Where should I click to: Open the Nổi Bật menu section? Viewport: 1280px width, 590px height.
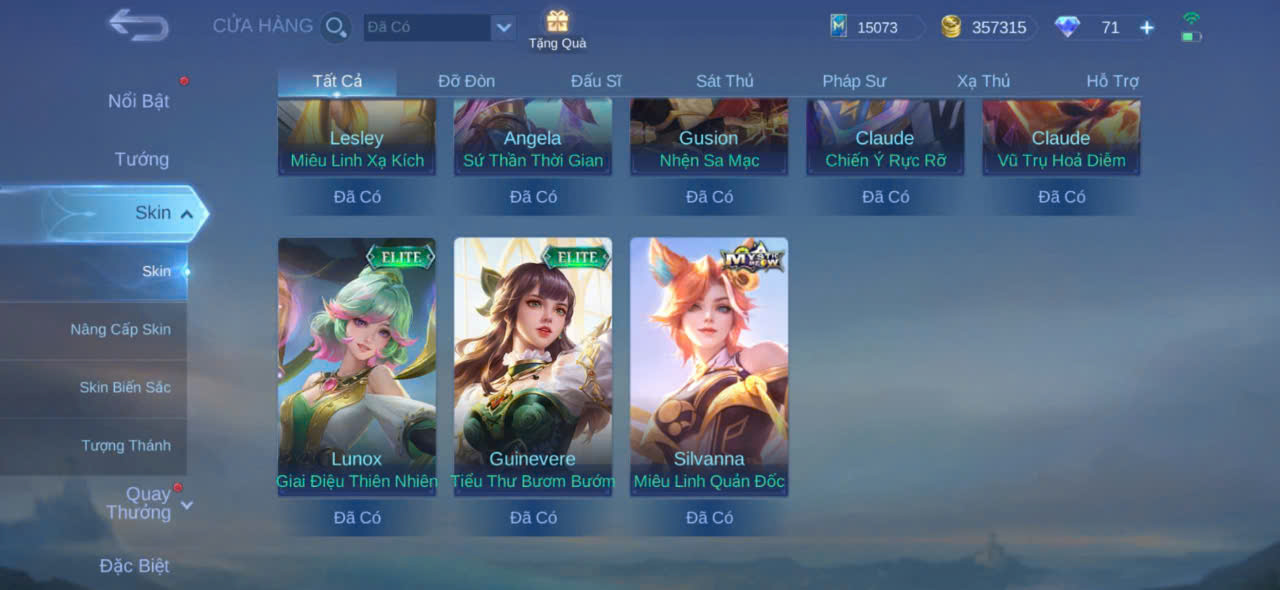(138, 101)
